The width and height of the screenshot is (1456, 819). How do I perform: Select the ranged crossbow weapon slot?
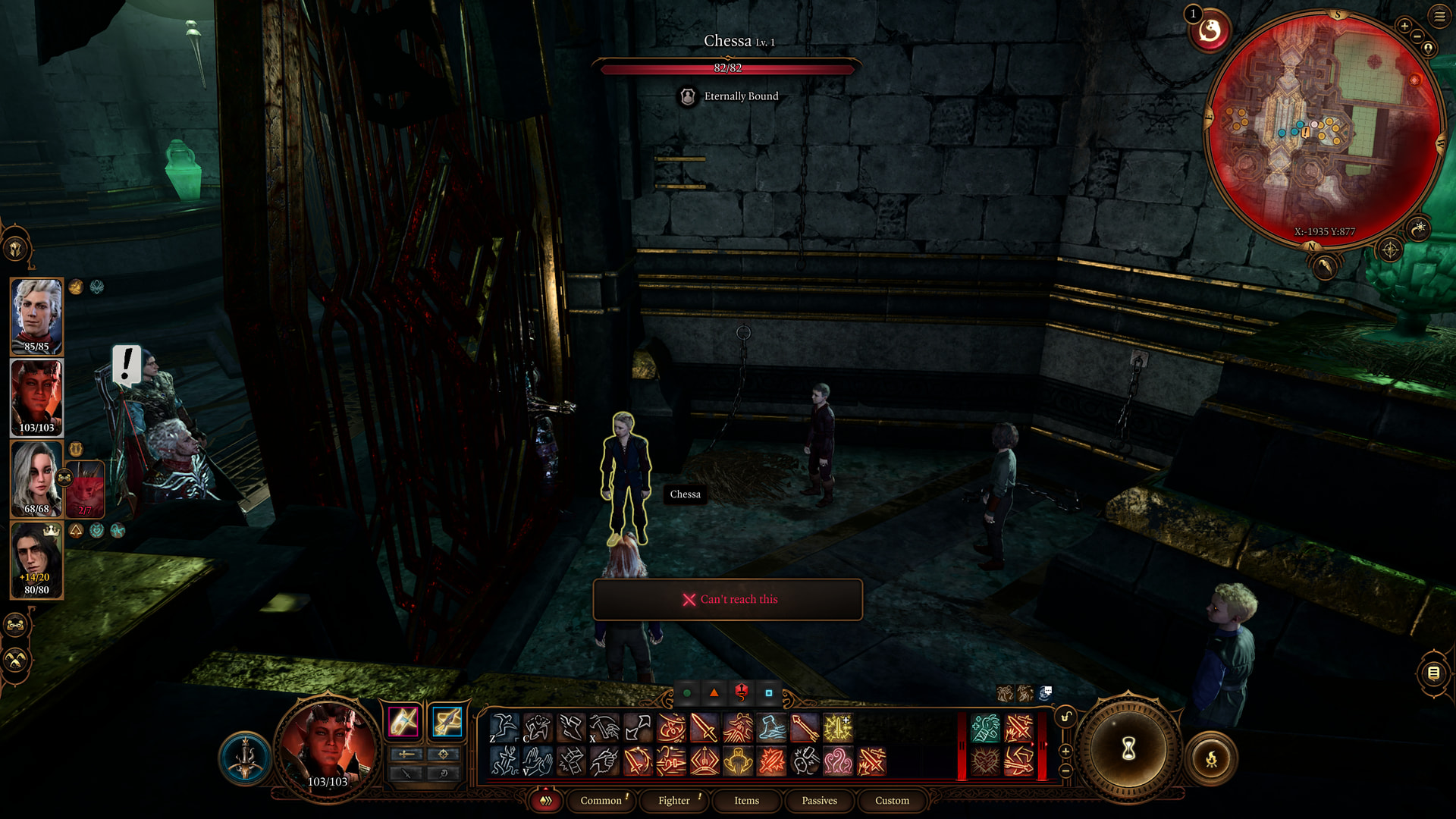pos(447,721)
